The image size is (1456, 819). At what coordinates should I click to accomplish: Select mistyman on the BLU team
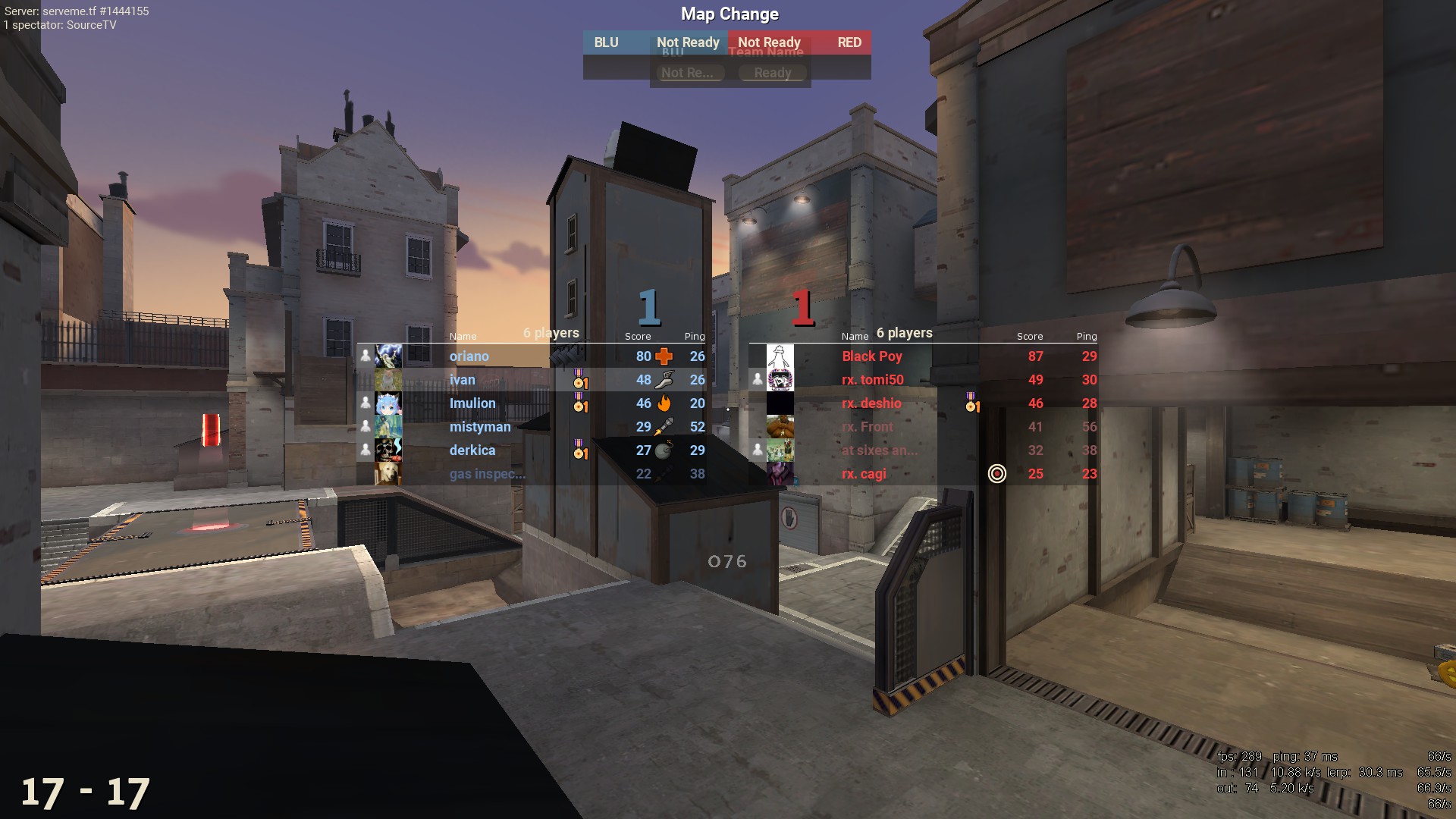480,427
